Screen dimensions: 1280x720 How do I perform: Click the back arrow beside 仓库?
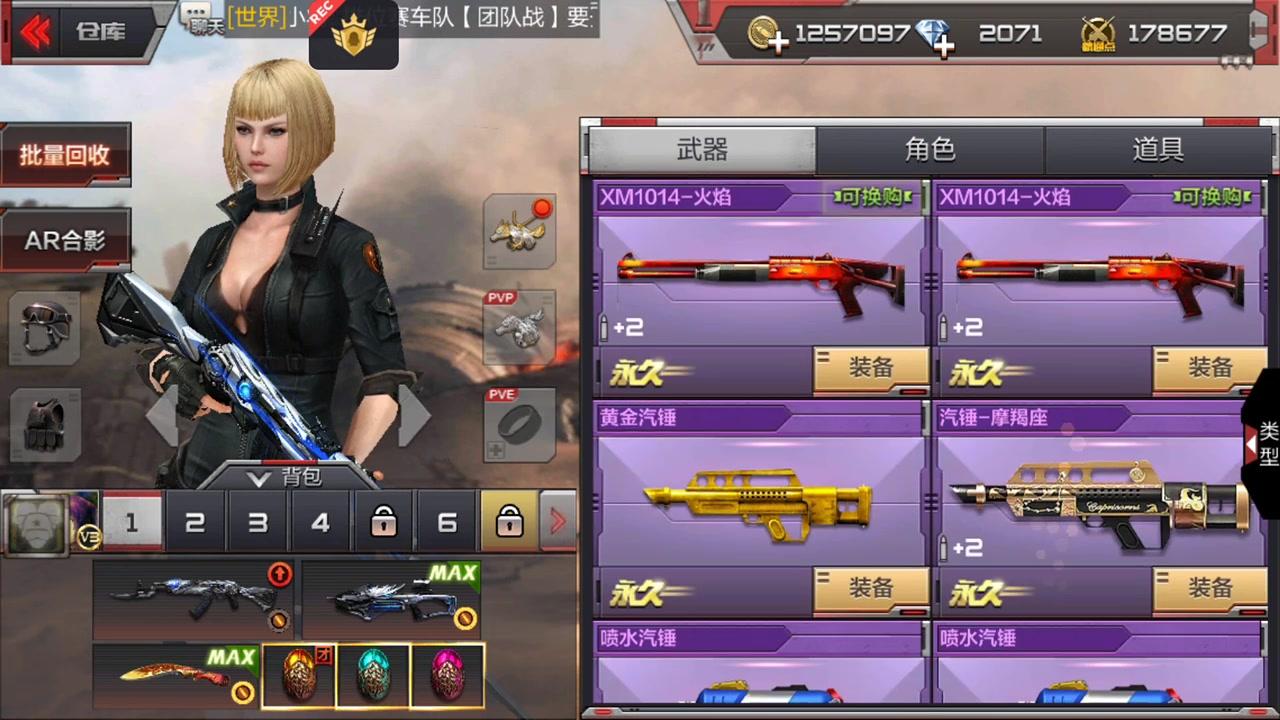(x=33, y=31)
